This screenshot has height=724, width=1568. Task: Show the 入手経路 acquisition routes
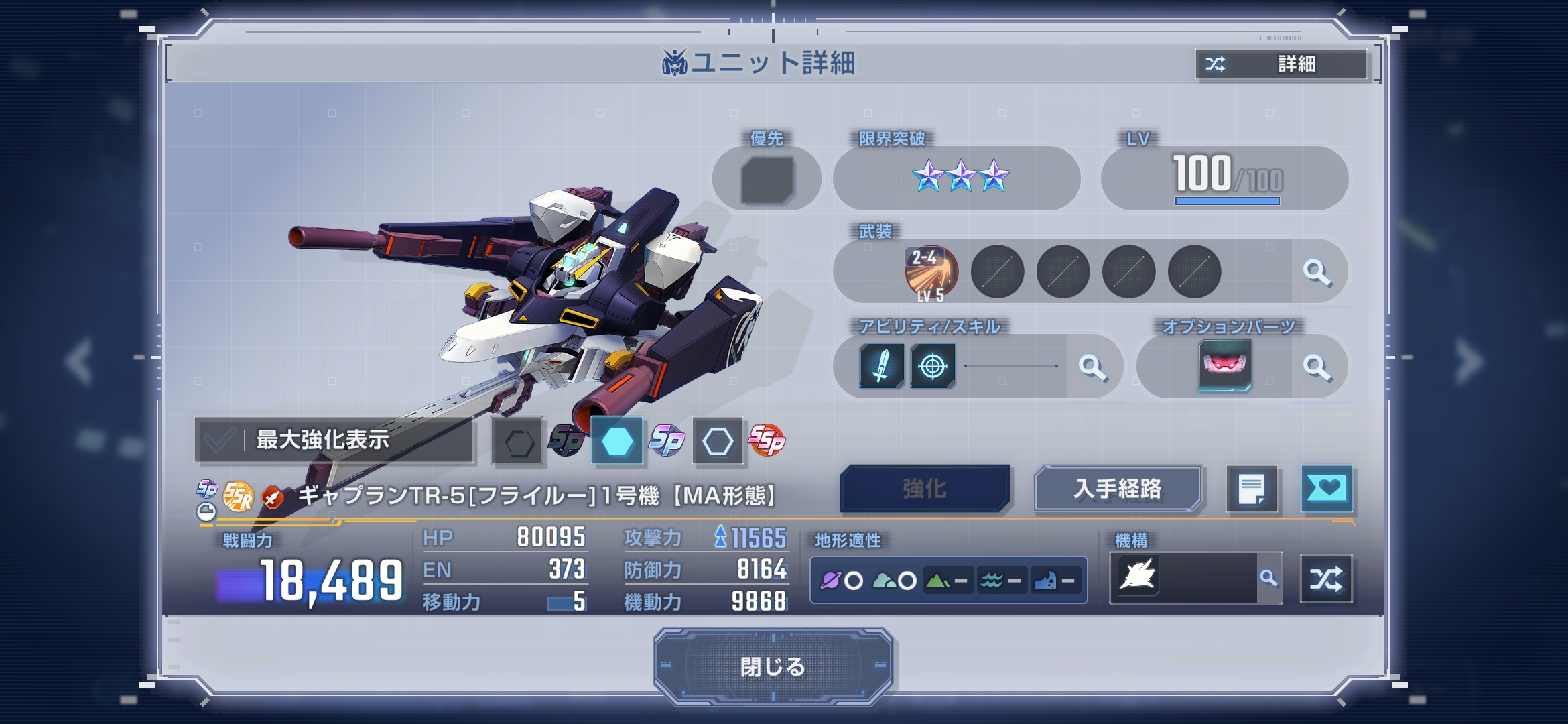(x=1117, y=489)
